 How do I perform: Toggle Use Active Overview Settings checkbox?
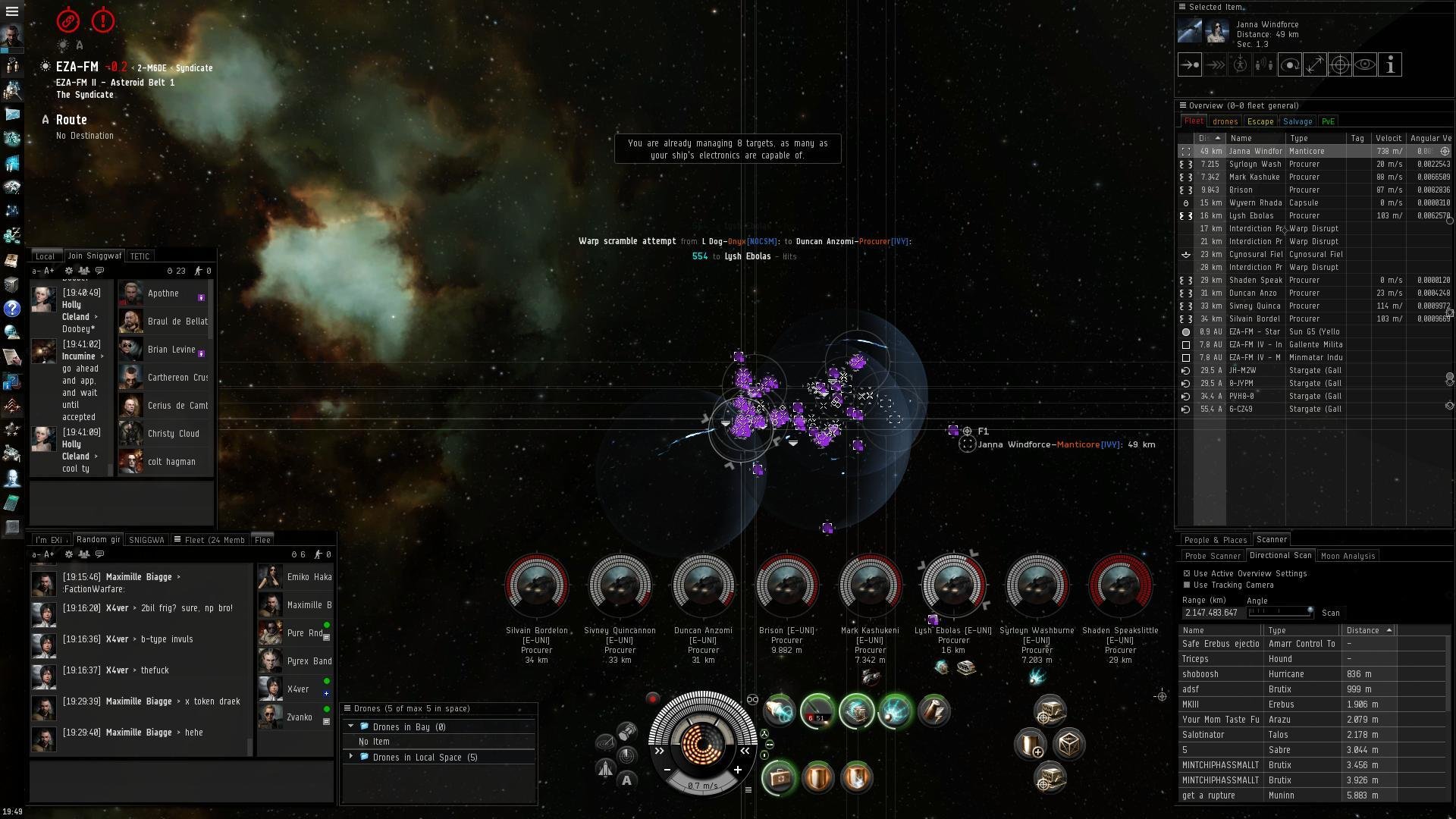(x=1187, y=573)
